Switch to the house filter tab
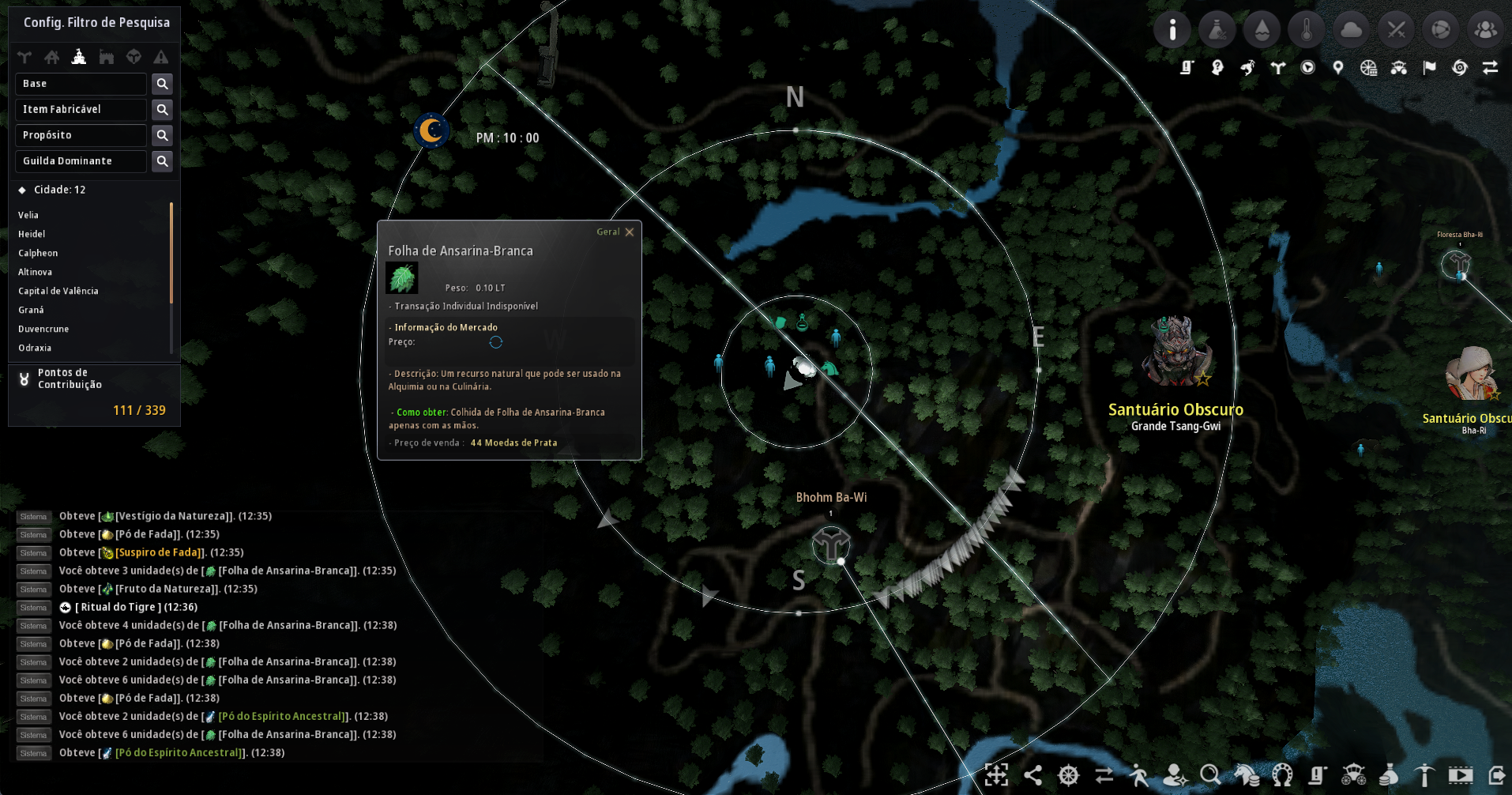The image size is (1512, 795). click(x=52, y=57)
